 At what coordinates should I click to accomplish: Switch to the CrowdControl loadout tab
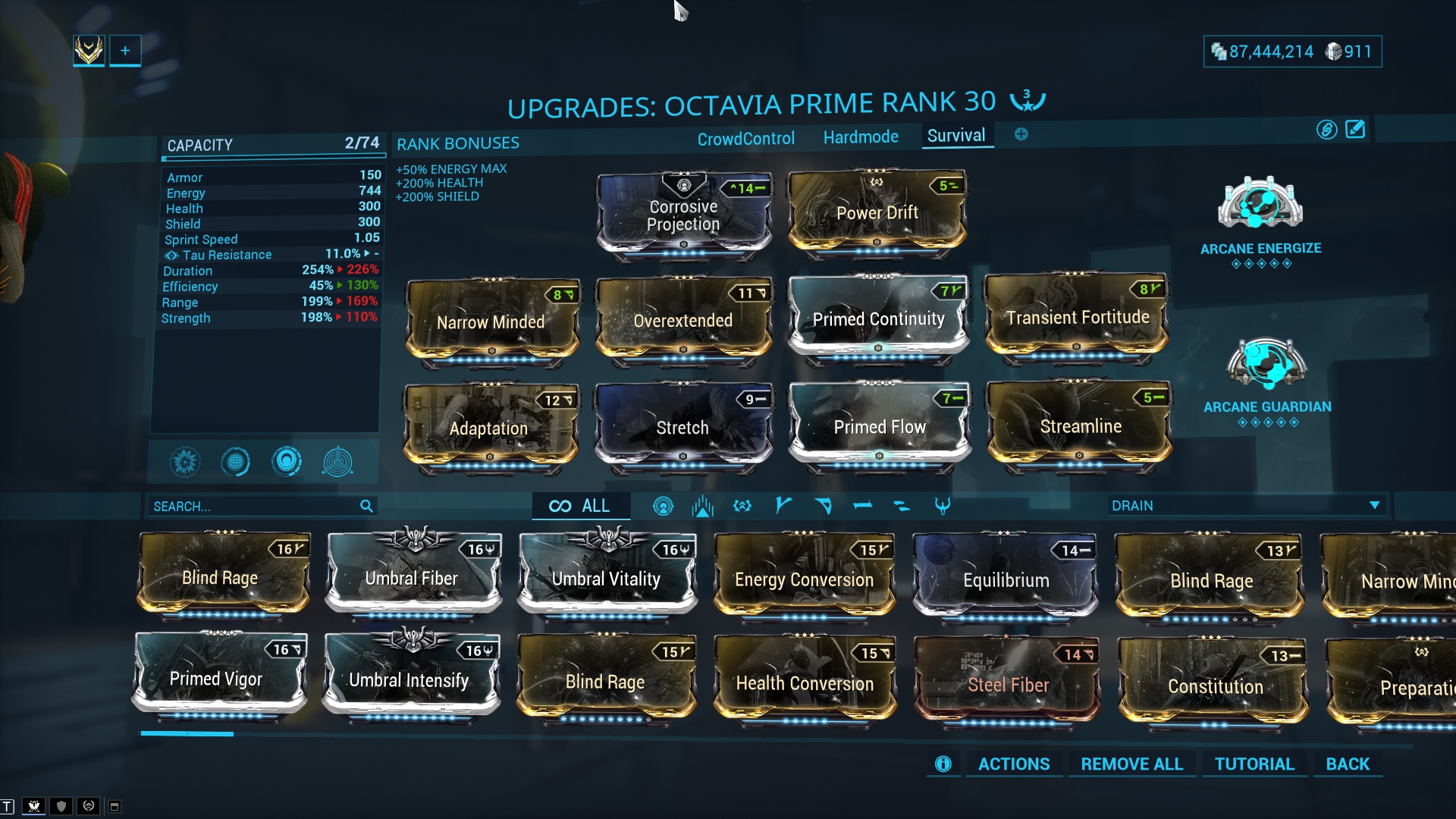(x=745, y=139)
